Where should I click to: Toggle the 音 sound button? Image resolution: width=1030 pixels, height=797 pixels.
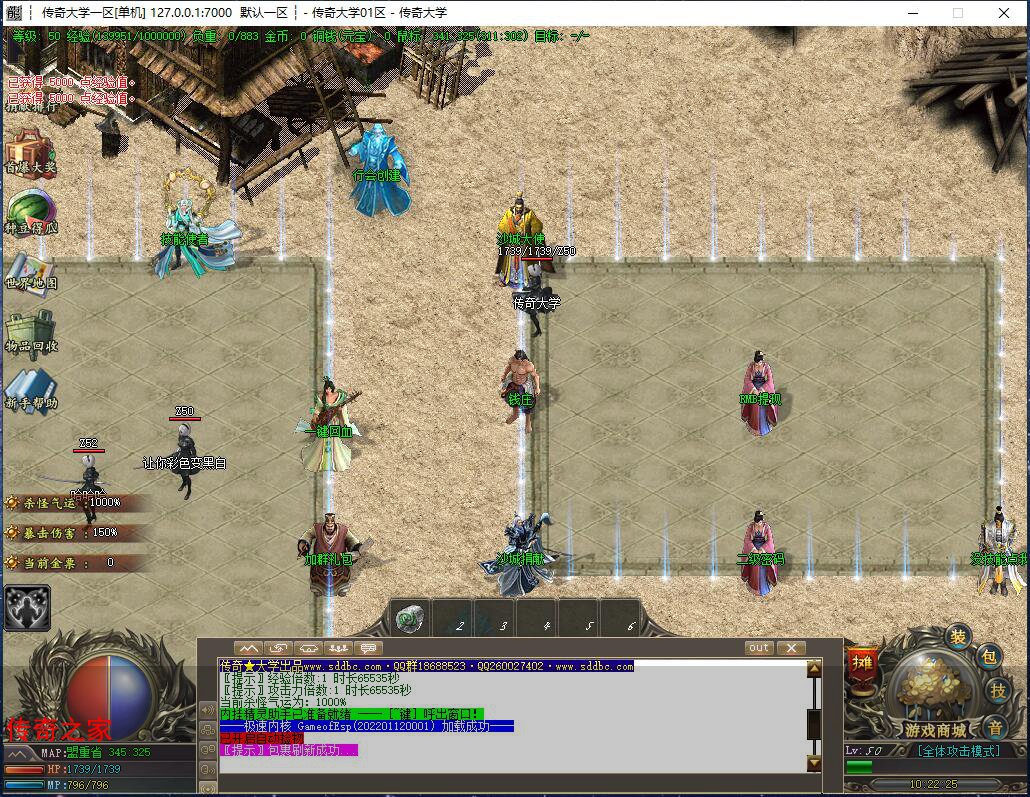click(994, 727)
